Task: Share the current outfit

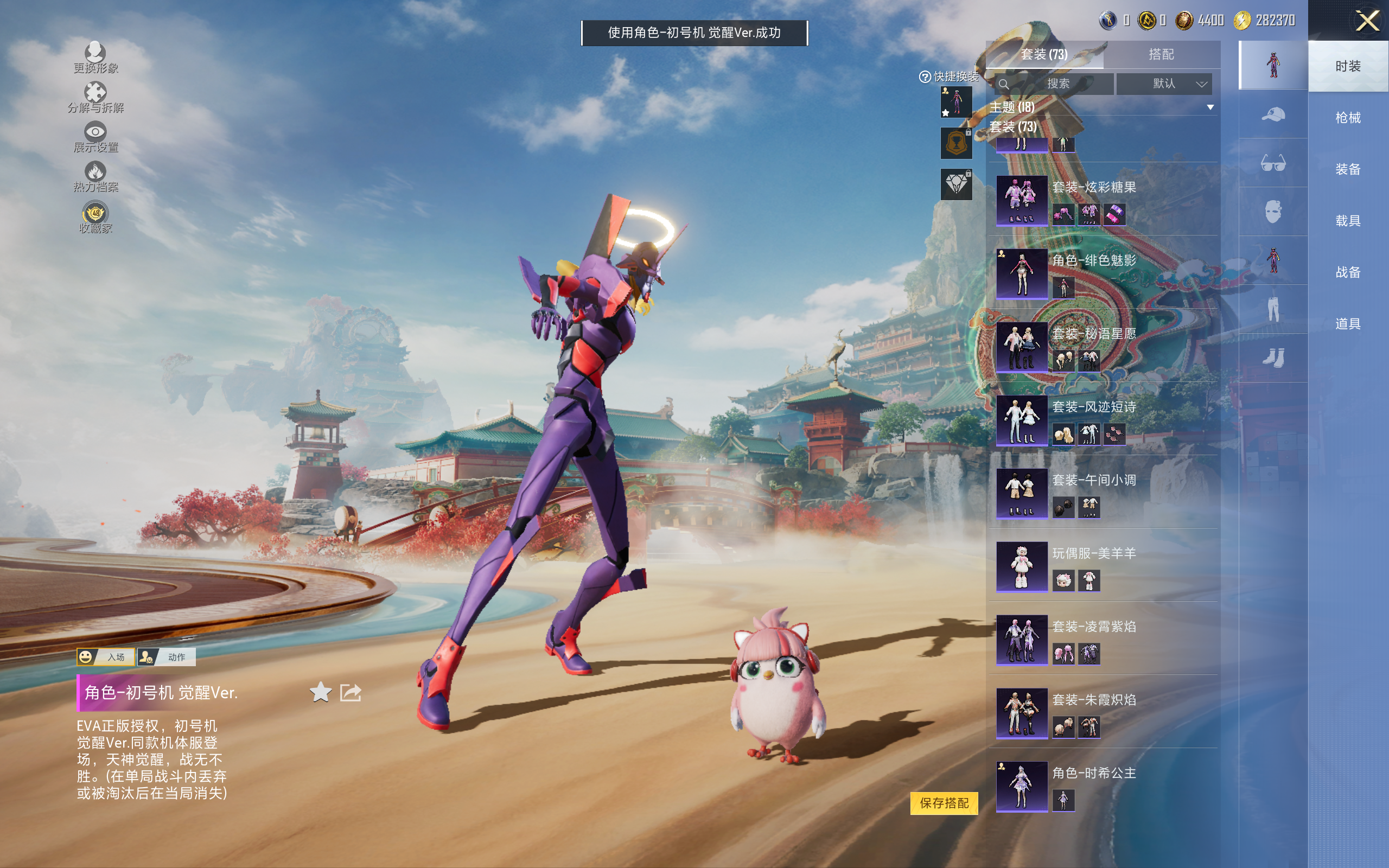Action: [x=351, y=692]
